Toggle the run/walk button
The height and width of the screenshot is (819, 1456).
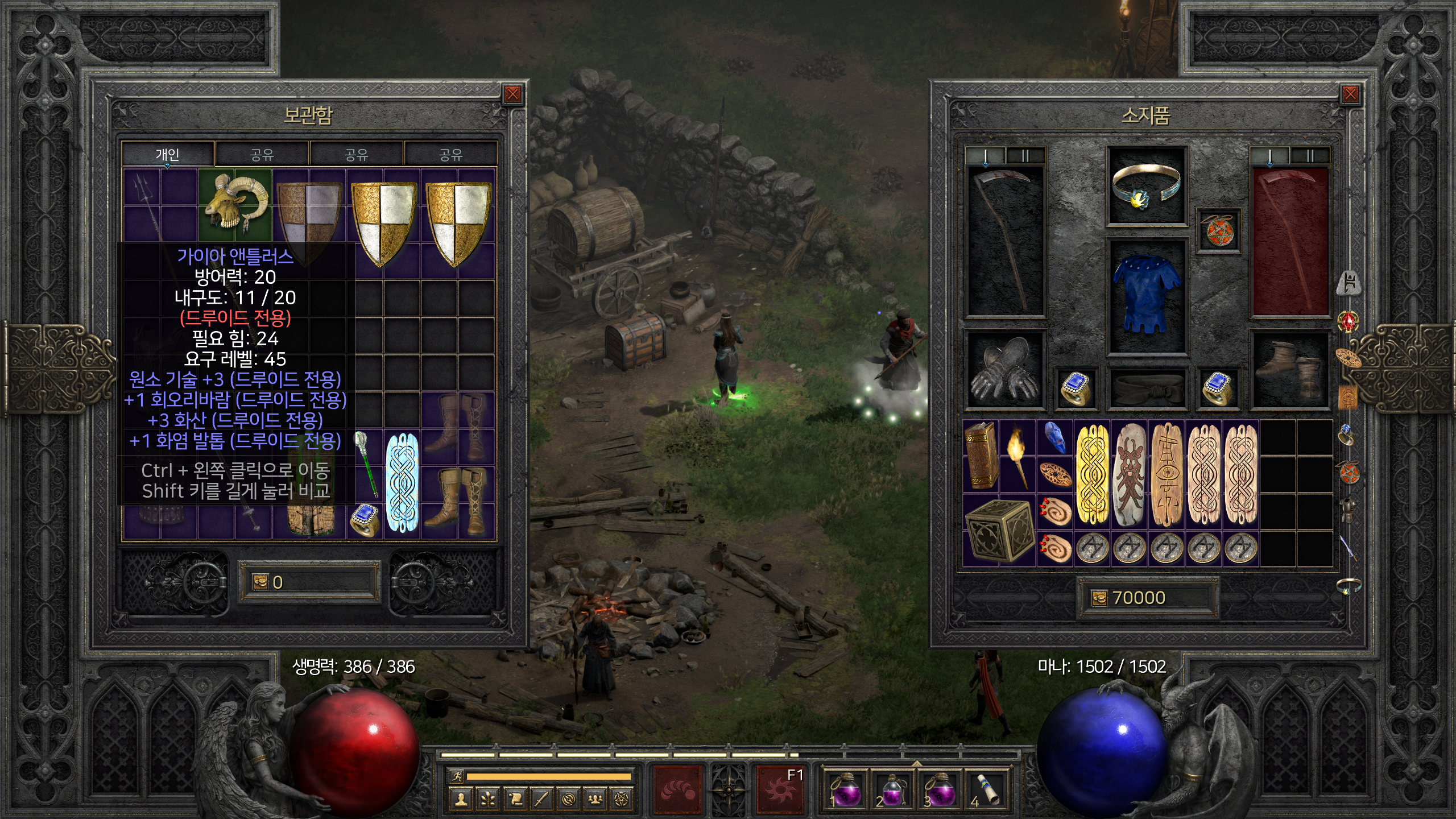tap(456, 776)
